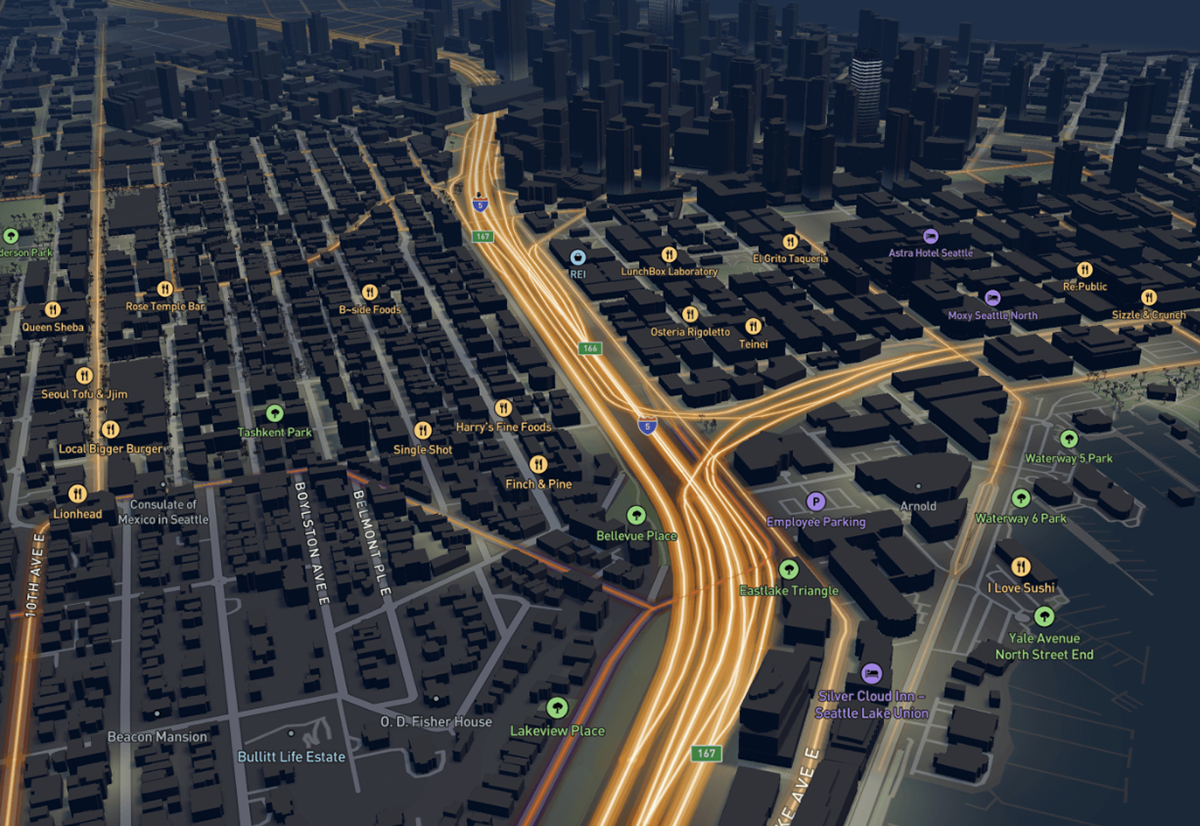Click the Eastlake Triangle park marker
Screen dimensions: 1200x826
[788, 570]
